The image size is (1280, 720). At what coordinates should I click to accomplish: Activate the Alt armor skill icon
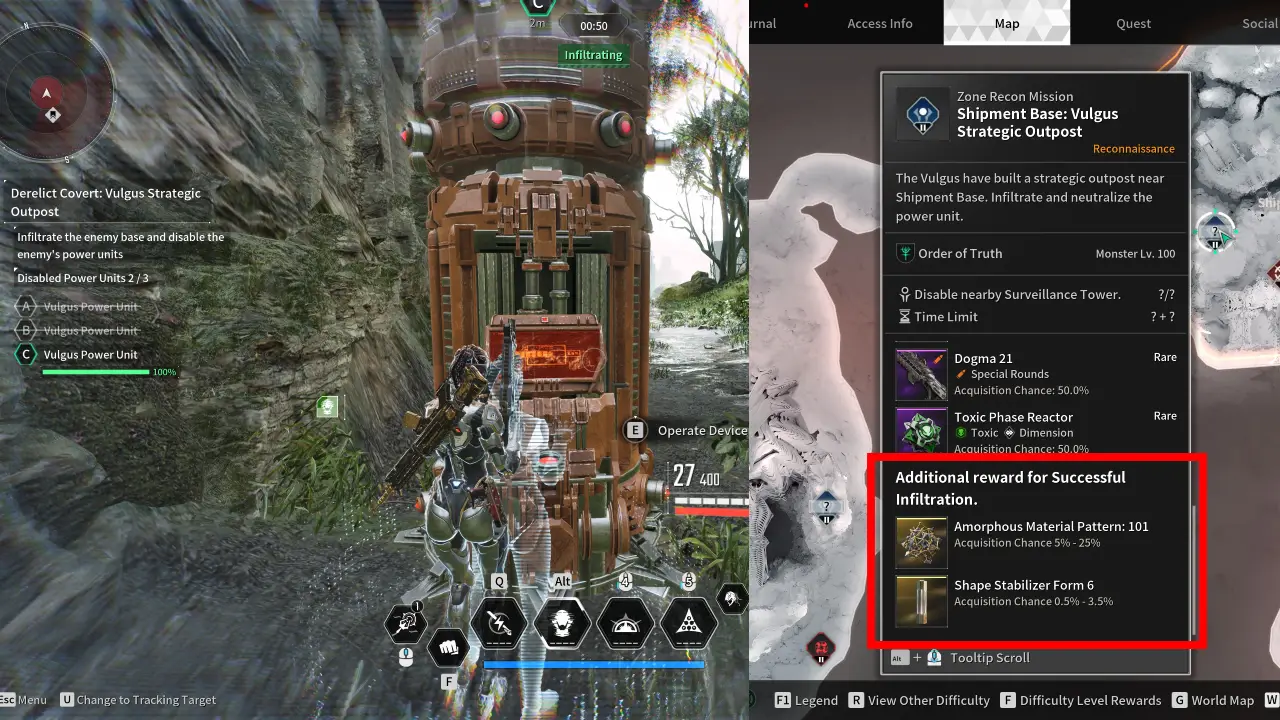(561, 623)
